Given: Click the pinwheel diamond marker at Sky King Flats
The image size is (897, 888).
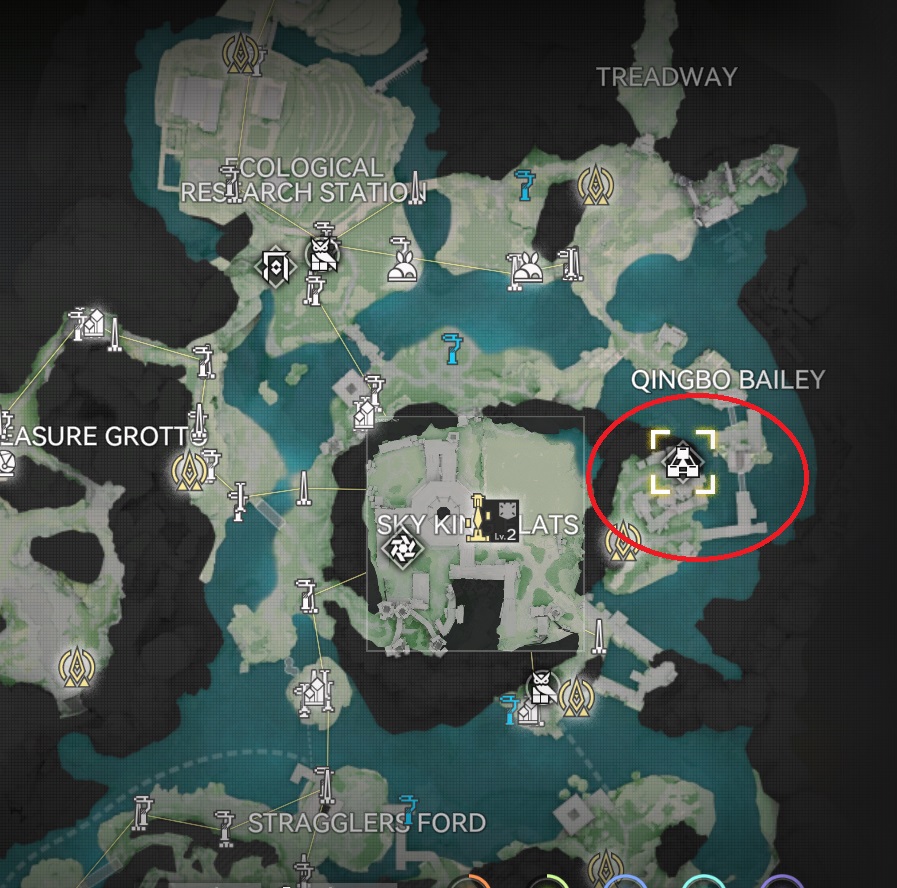Looking at the screenshot, I should [404, 548].
